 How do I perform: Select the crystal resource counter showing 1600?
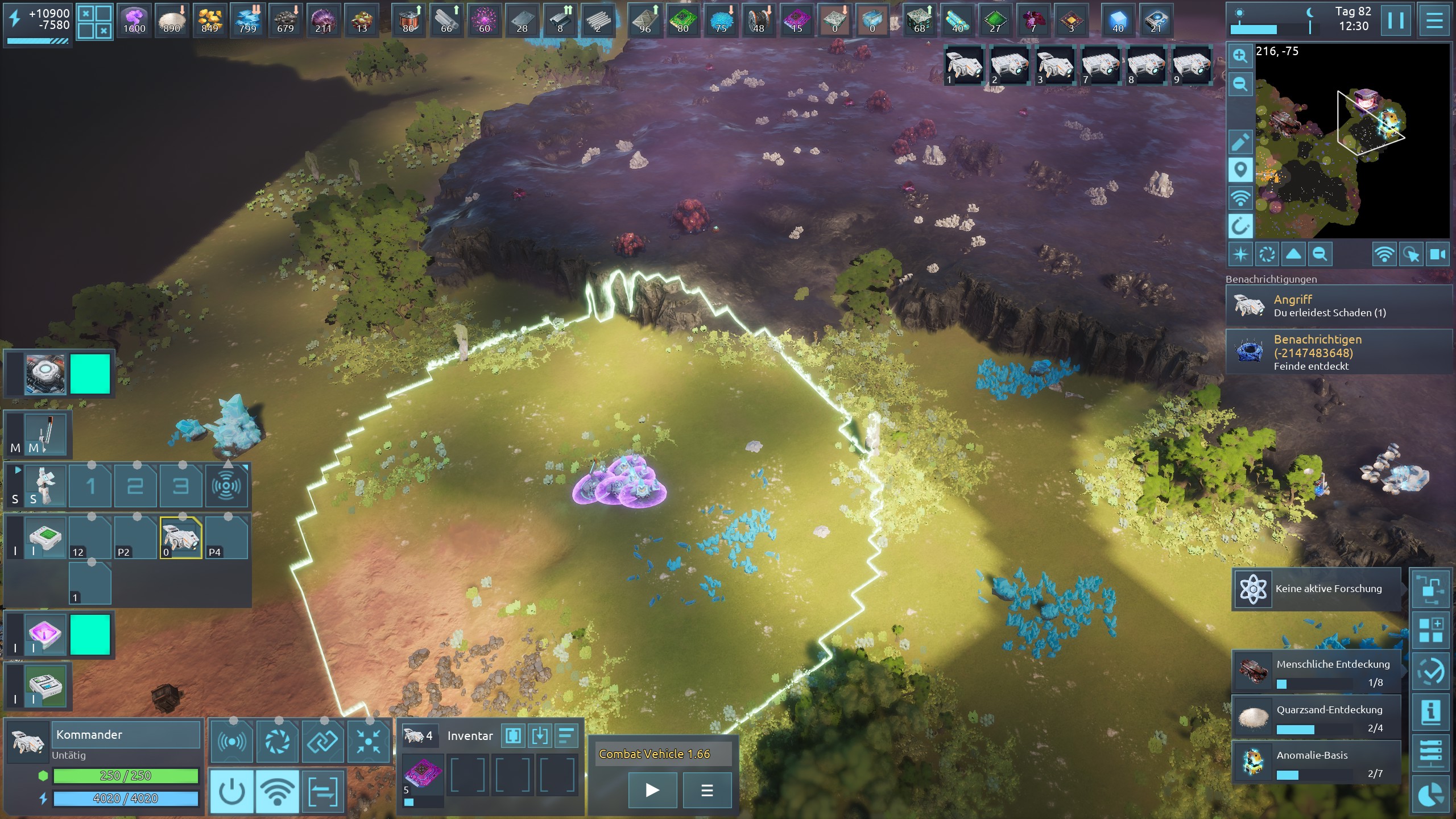(x=134, y=21)
